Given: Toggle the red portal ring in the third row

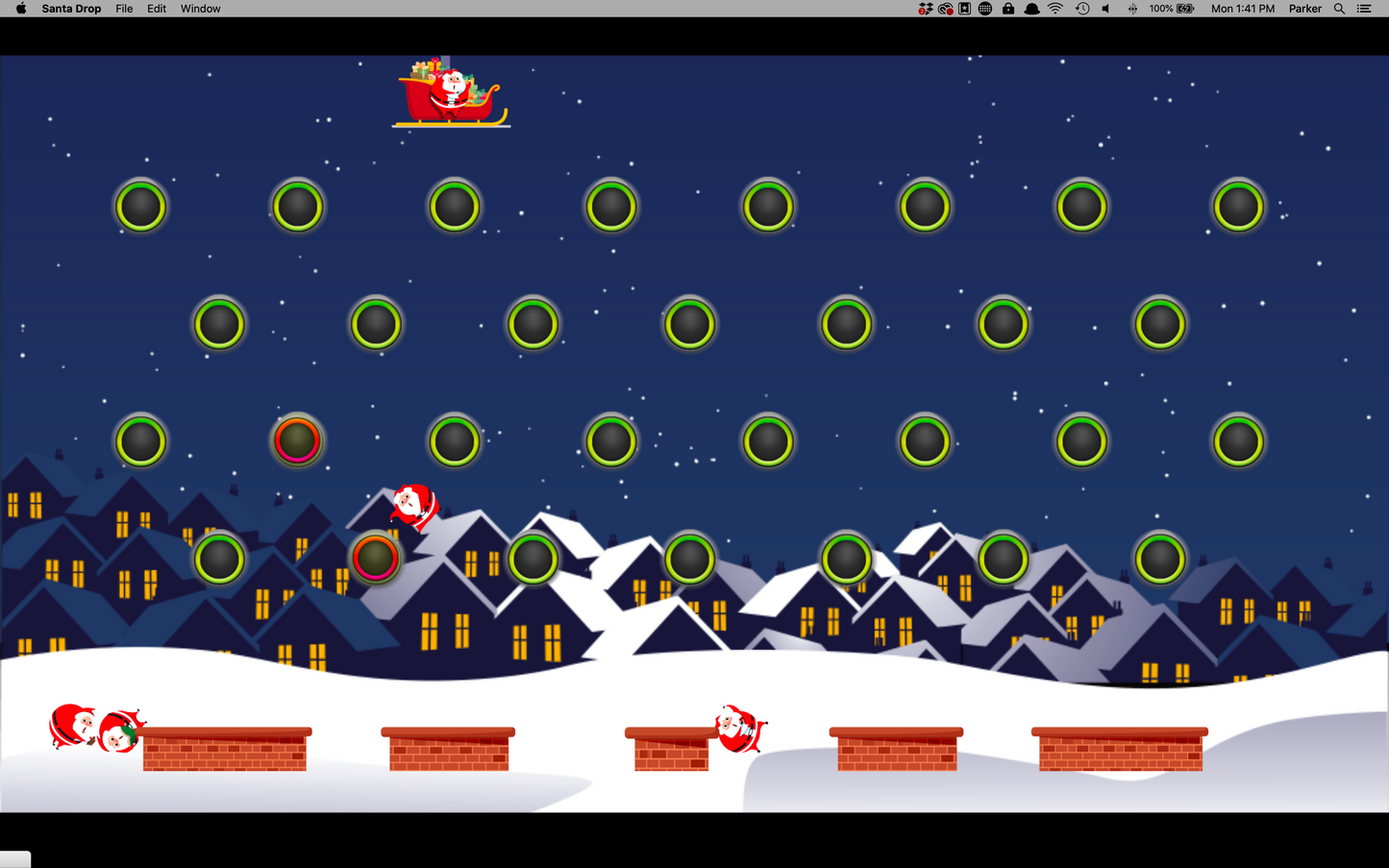Looking at the screenshot, I should coord(298,440).
